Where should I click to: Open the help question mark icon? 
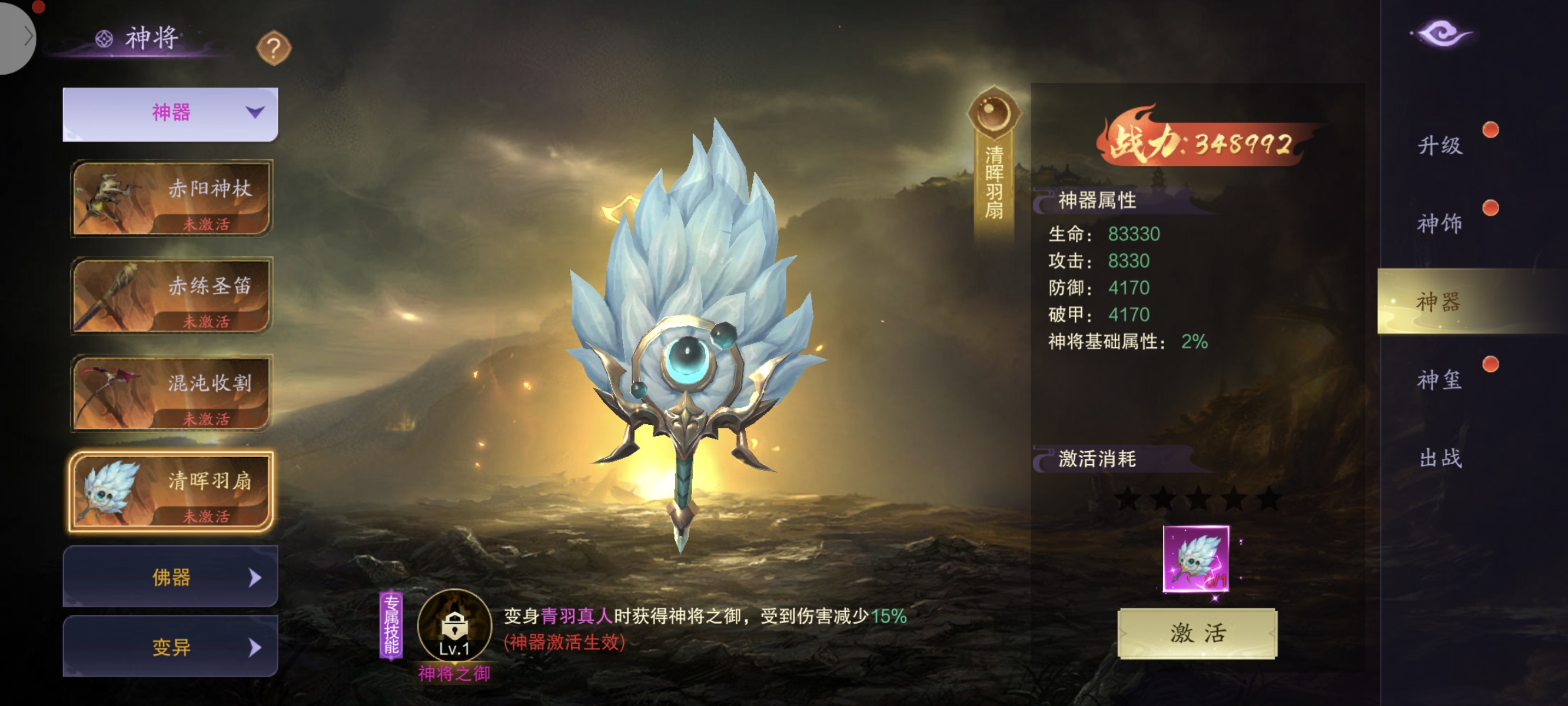(273, 48)
